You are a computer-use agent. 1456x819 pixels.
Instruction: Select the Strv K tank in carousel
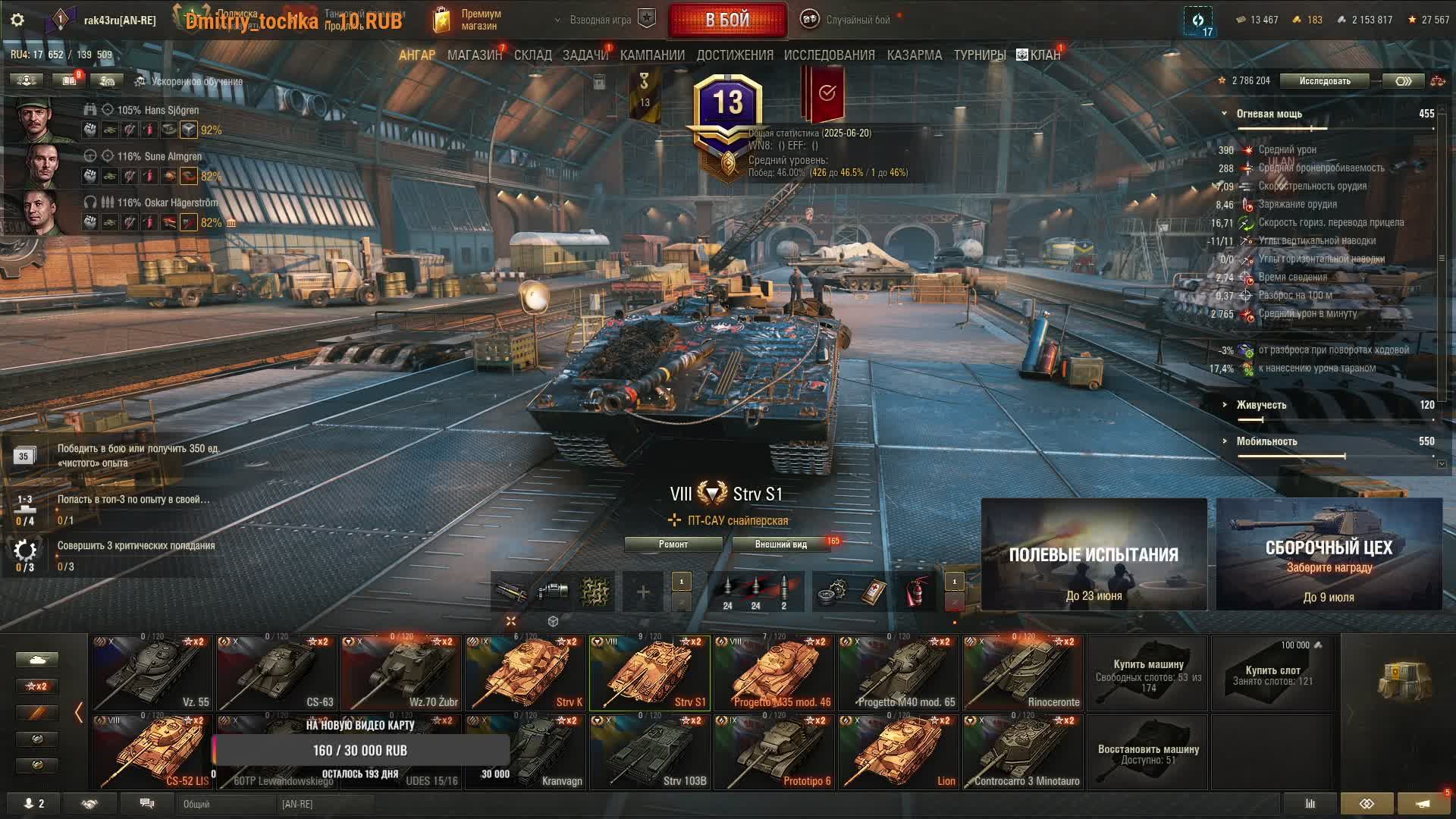pos(525,673)
